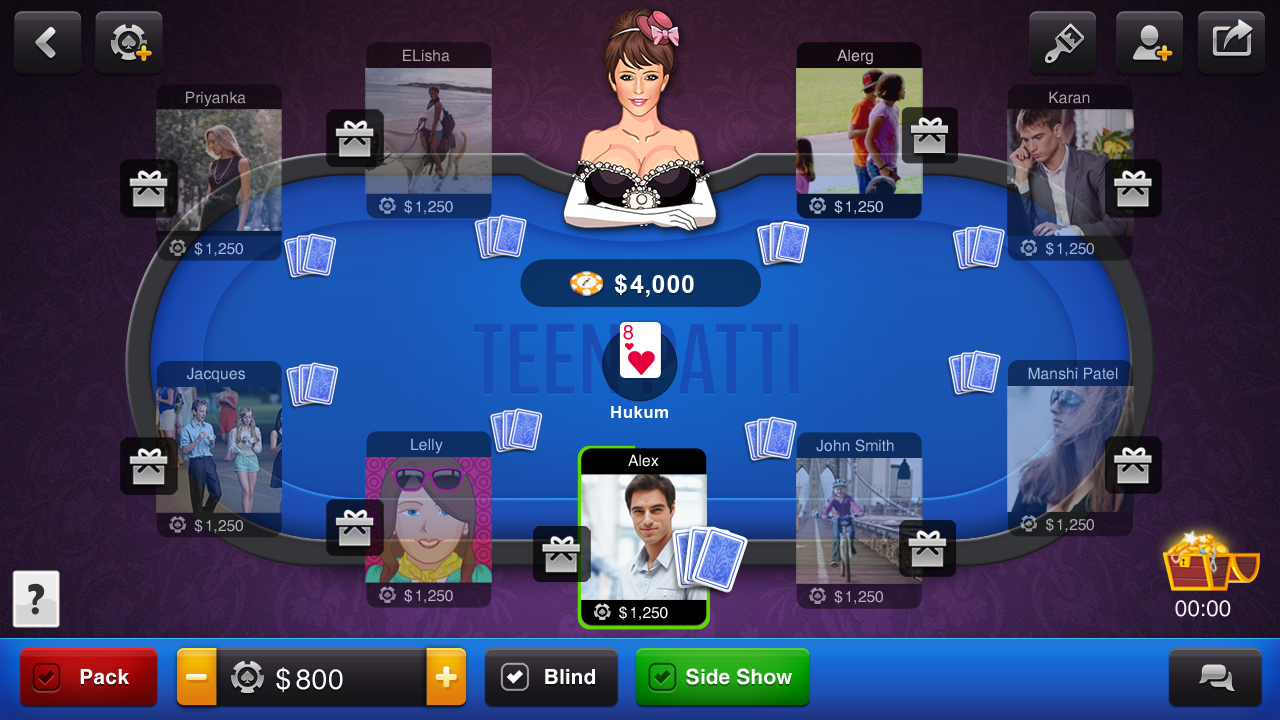
Task: Open the table theme paintbrush button
Action: 1062,42
